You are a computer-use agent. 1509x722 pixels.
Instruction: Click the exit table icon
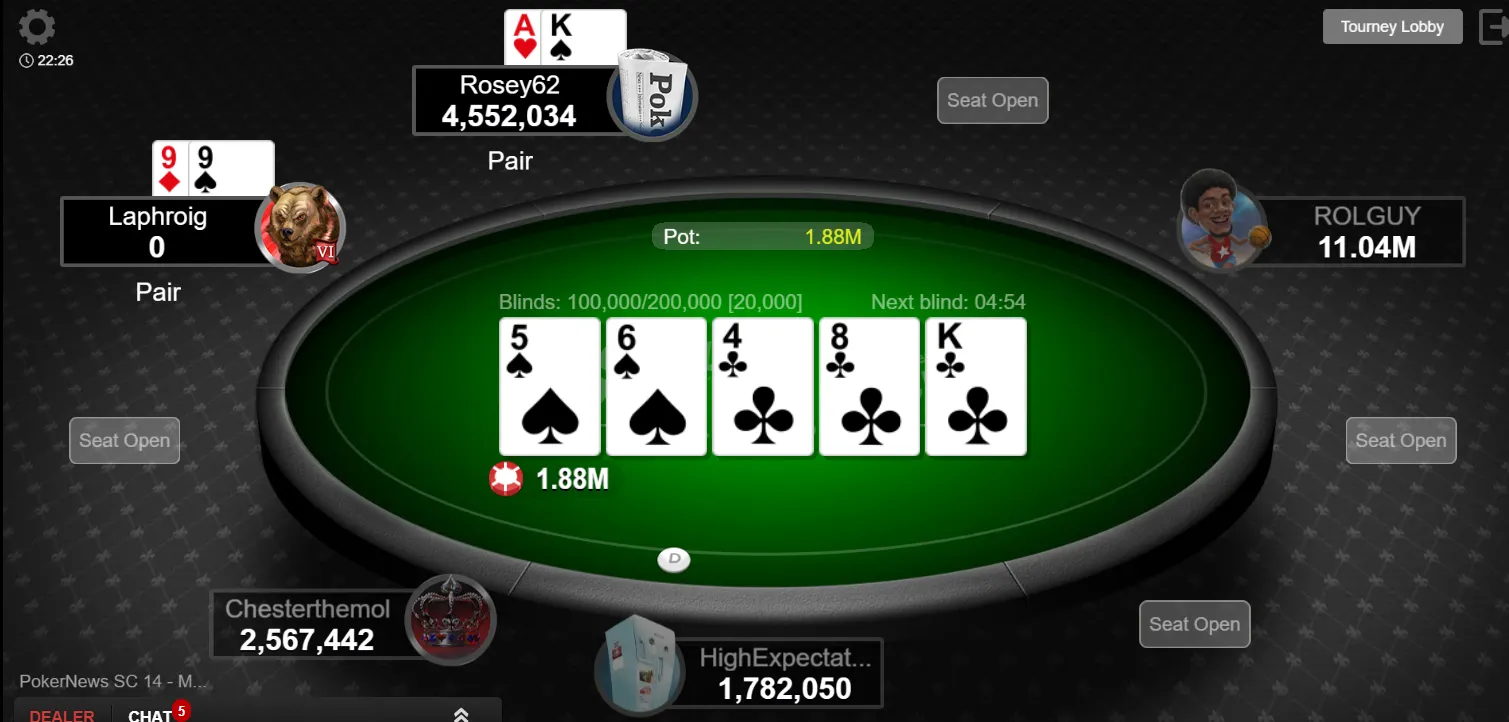click(x=1492, y=27)
